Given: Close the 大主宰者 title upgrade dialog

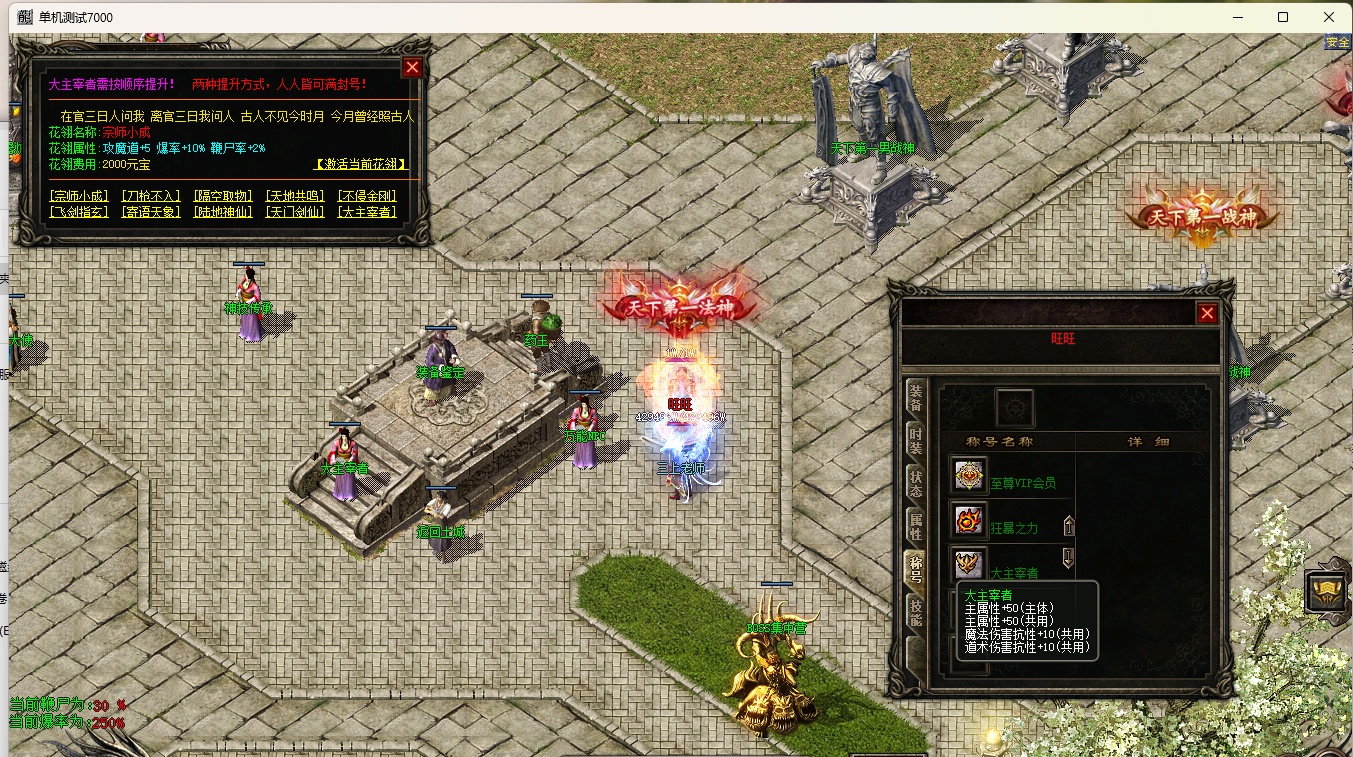Looking at the screenshot, I should [x=412, y=68].
